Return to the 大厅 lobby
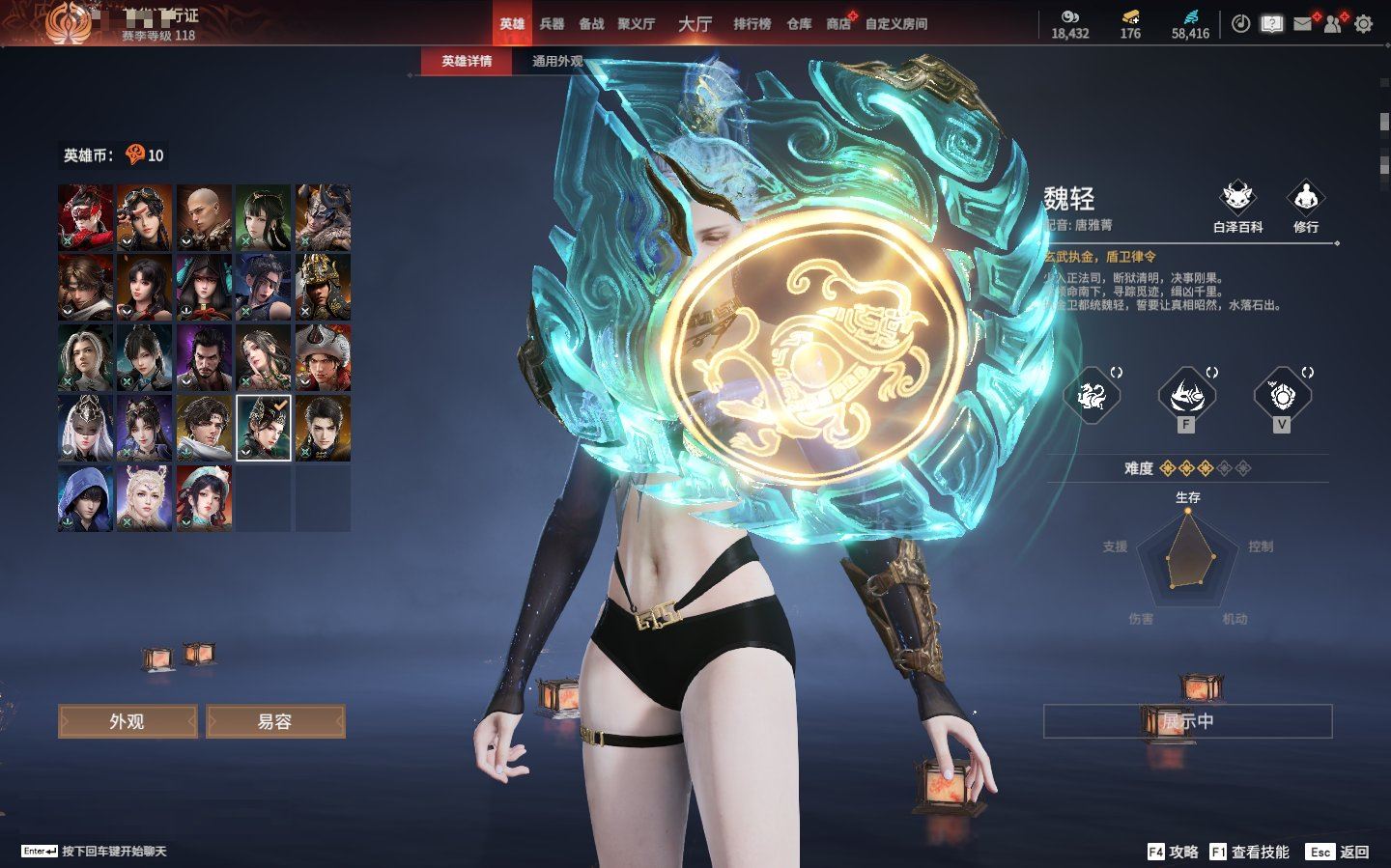This screenshot has height=868, width=1391. coord(695,24)
